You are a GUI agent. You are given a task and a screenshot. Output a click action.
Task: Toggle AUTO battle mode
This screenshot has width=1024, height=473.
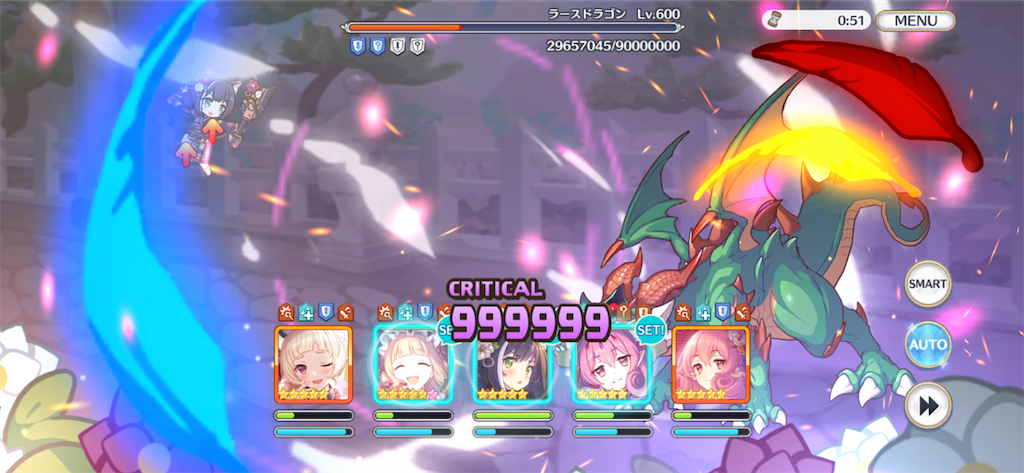coord(927,345)
